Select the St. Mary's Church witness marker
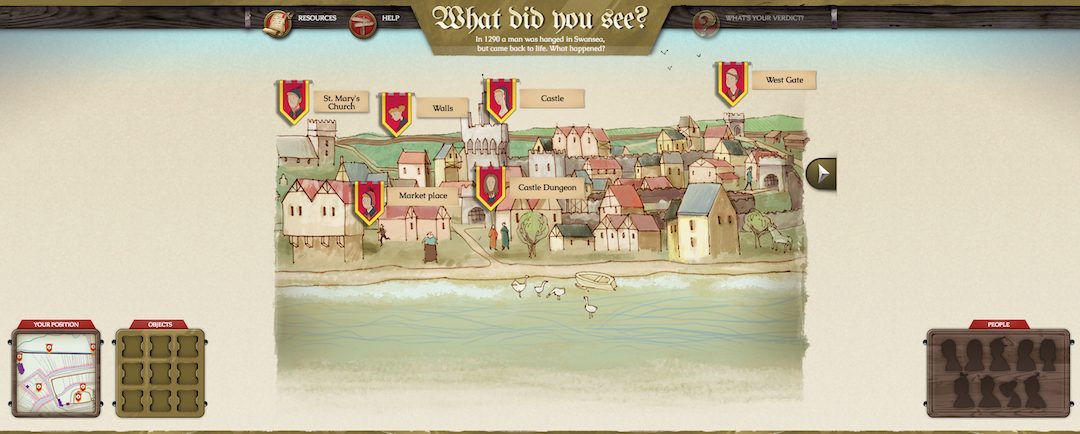The image size is (1080, 434). 292,101
